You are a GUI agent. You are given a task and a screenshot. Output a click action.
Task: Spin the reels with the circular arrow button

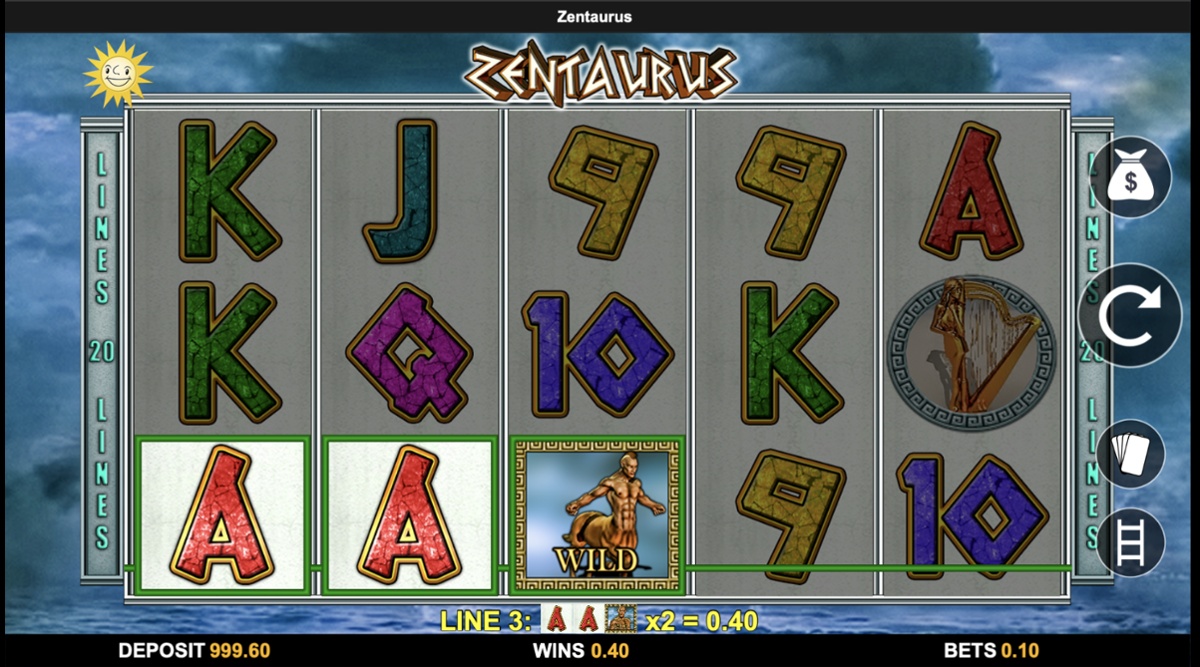(x=1131, y=315)
